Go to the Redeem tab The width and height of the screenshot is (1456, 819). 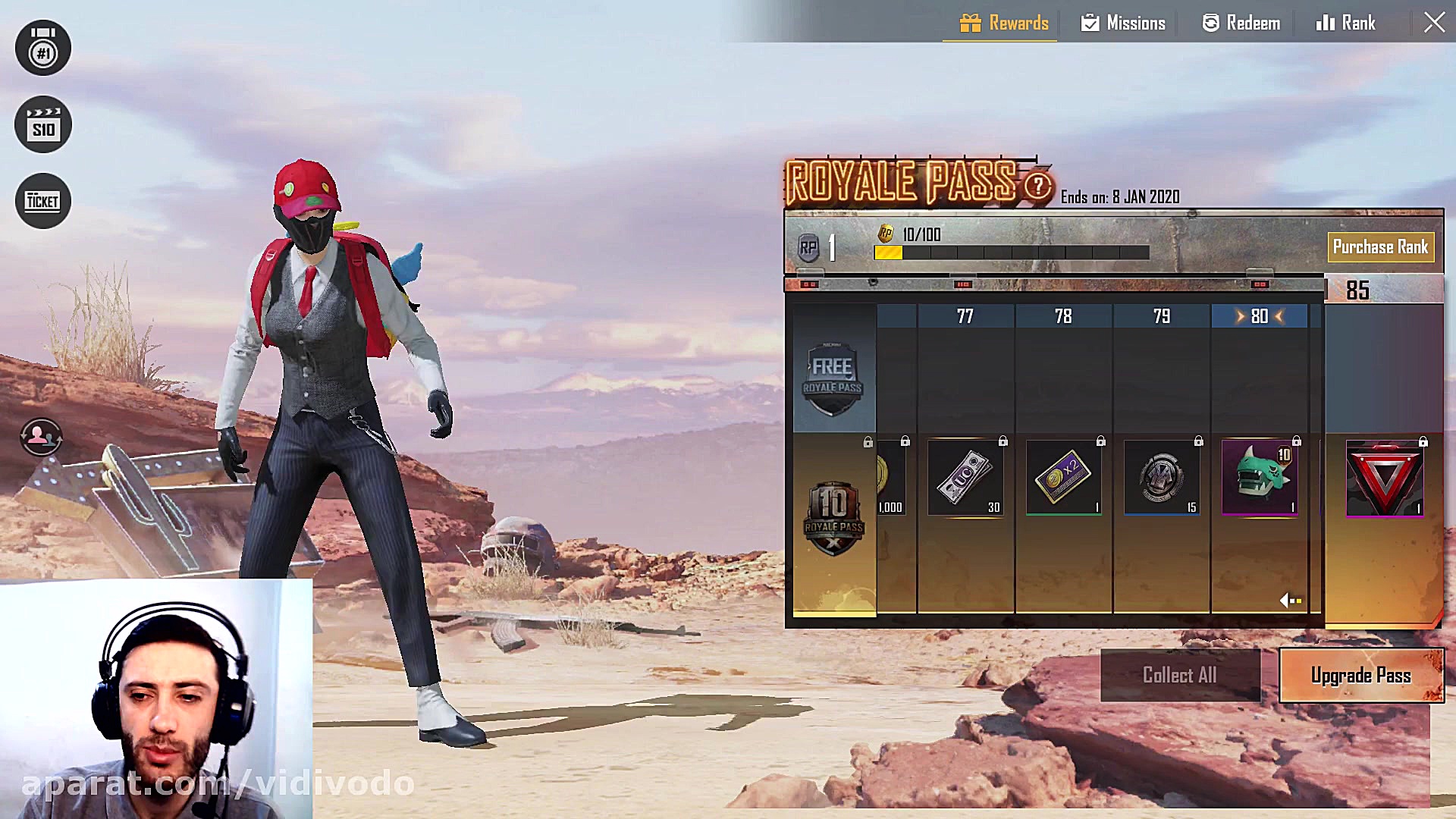point(1241,23)
